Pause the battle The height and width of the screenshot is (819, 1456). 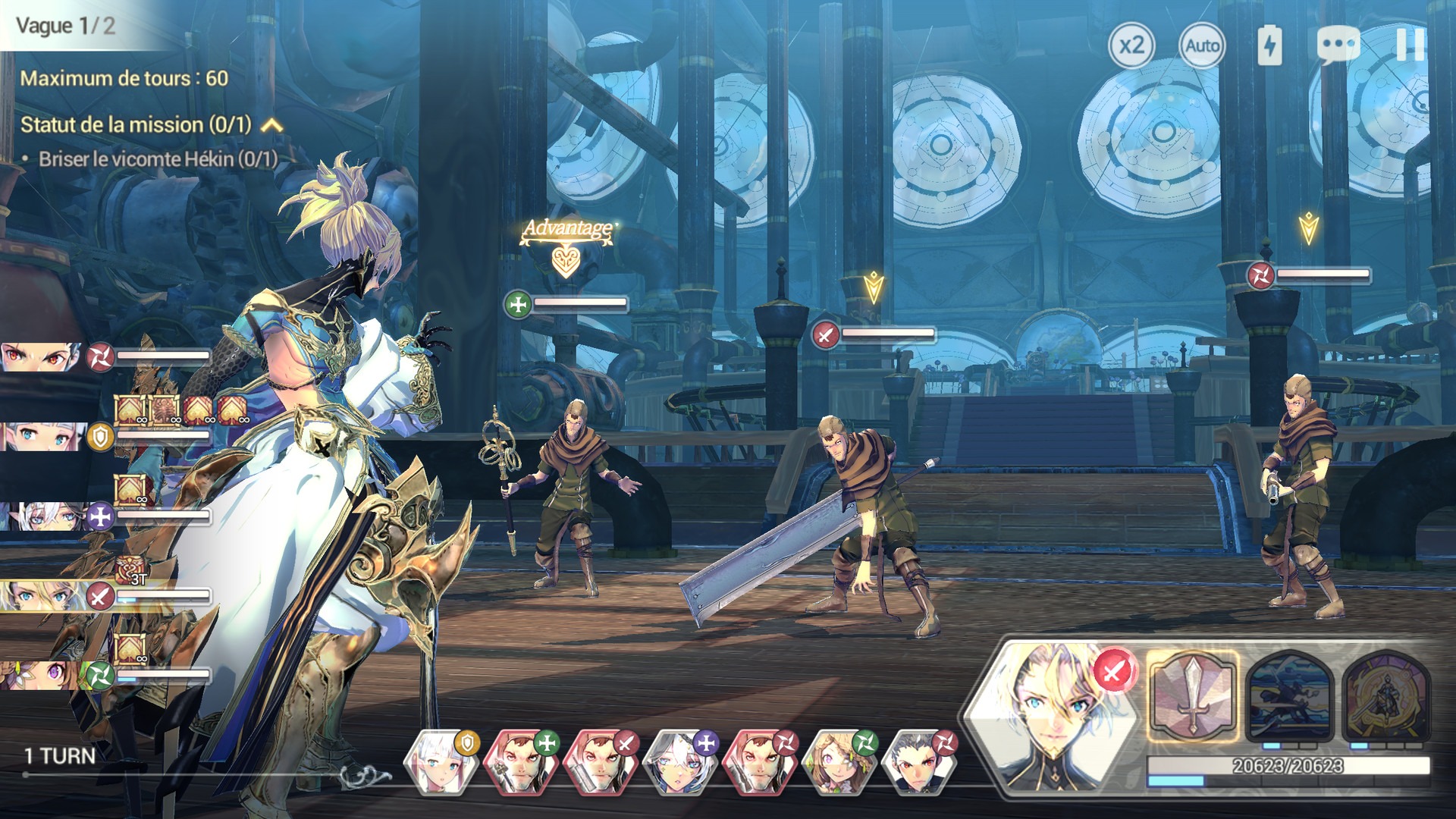coord(1410,44)
